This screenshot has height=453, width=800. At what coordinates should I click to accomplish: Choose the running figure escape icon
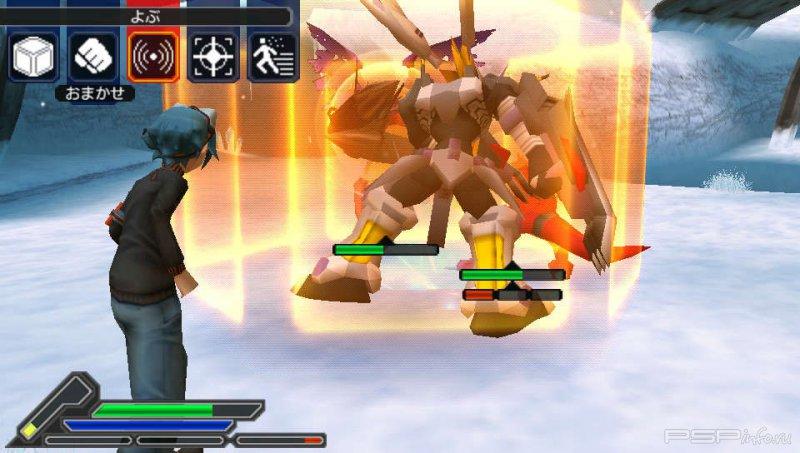pyautogui.click(x=272, y=57)
